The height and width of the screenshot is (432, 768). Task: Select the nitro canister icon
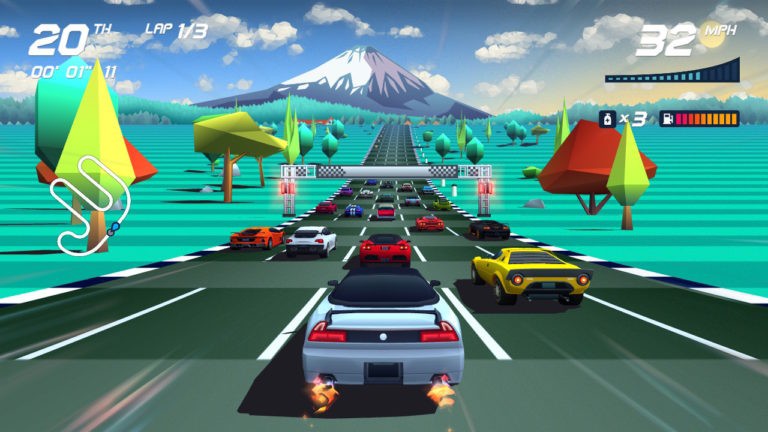[x=606, y=119]
